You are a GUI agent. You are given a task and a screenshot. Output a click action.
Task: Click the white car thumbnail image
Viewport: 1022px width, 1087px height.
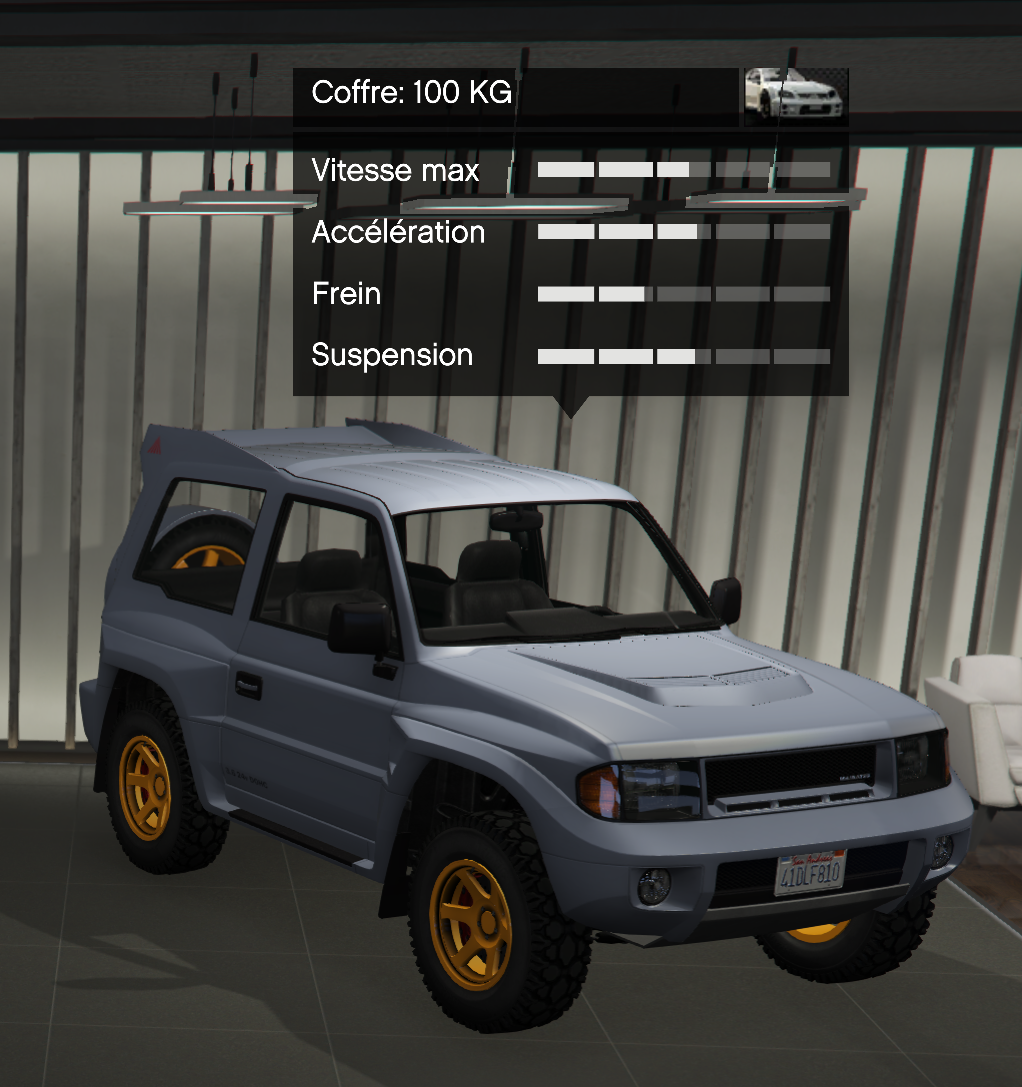pyautogui.click(x=795, y=96)
